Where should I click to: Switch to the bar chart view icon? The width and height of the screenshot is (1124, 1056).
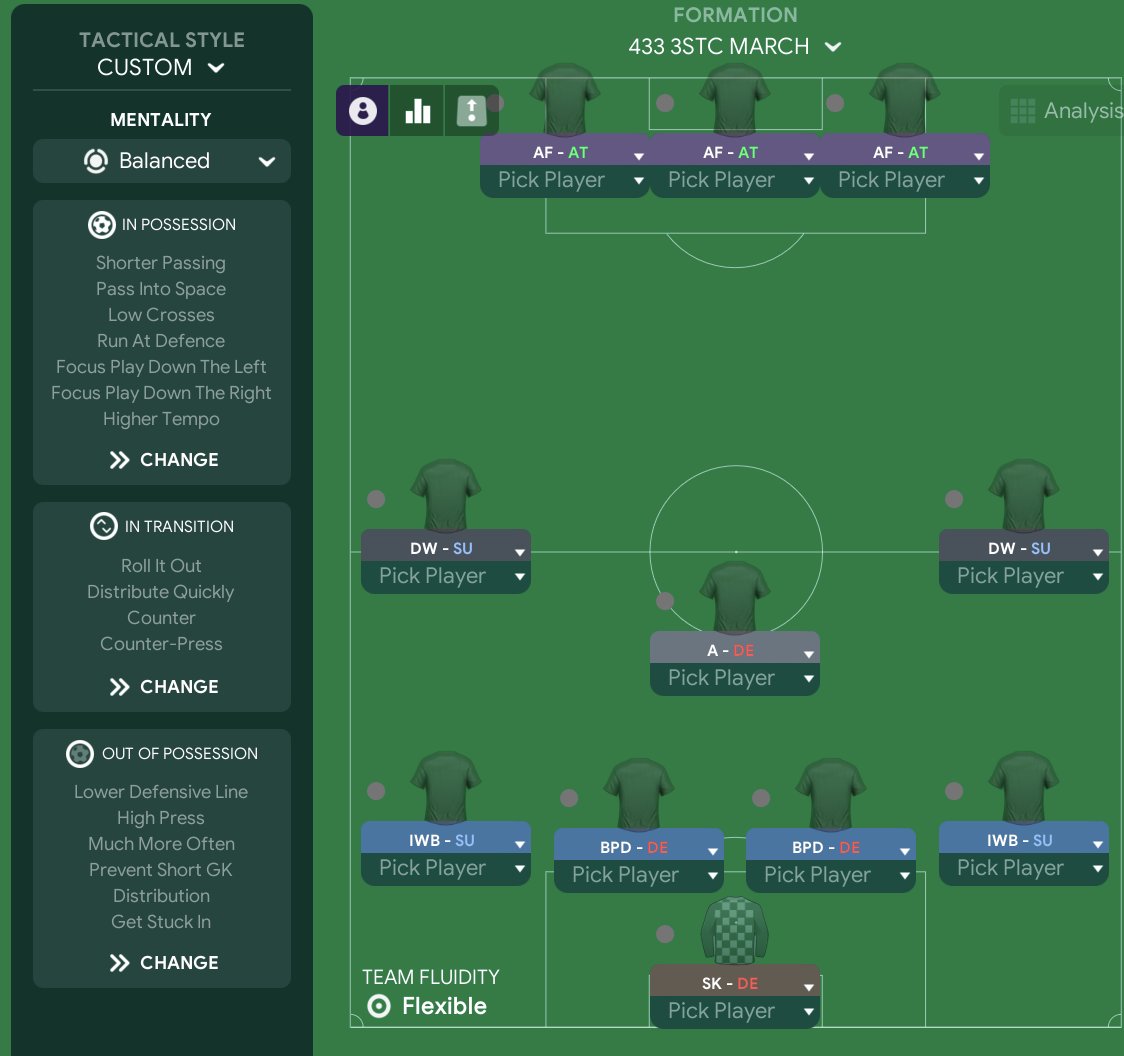coord(417,111)
